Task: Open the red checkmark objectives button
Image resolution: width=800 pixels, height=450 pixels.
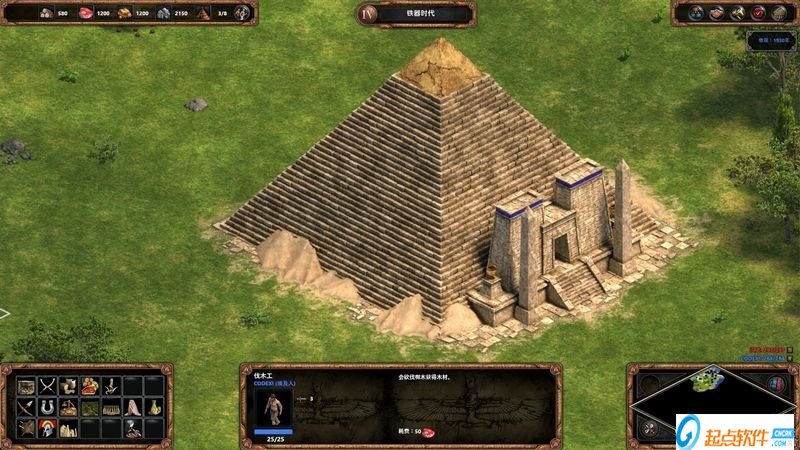Action: click(758, 13)
